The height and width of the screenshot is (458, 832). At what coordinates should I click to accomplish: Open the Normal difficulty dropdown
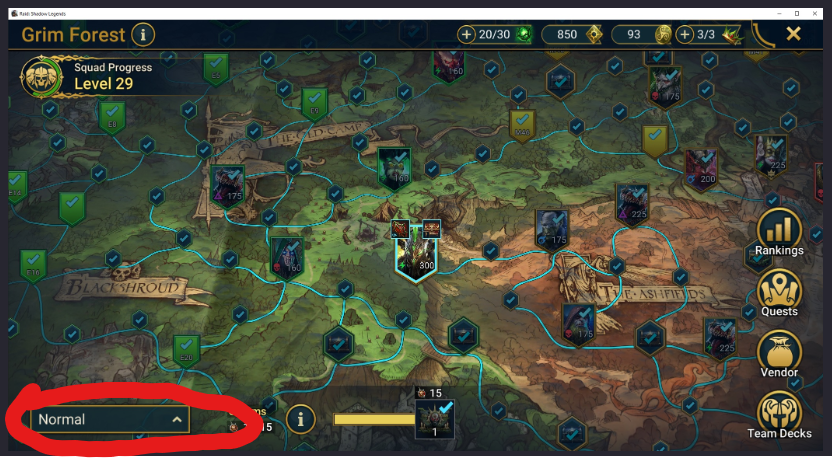coord(110,420)
